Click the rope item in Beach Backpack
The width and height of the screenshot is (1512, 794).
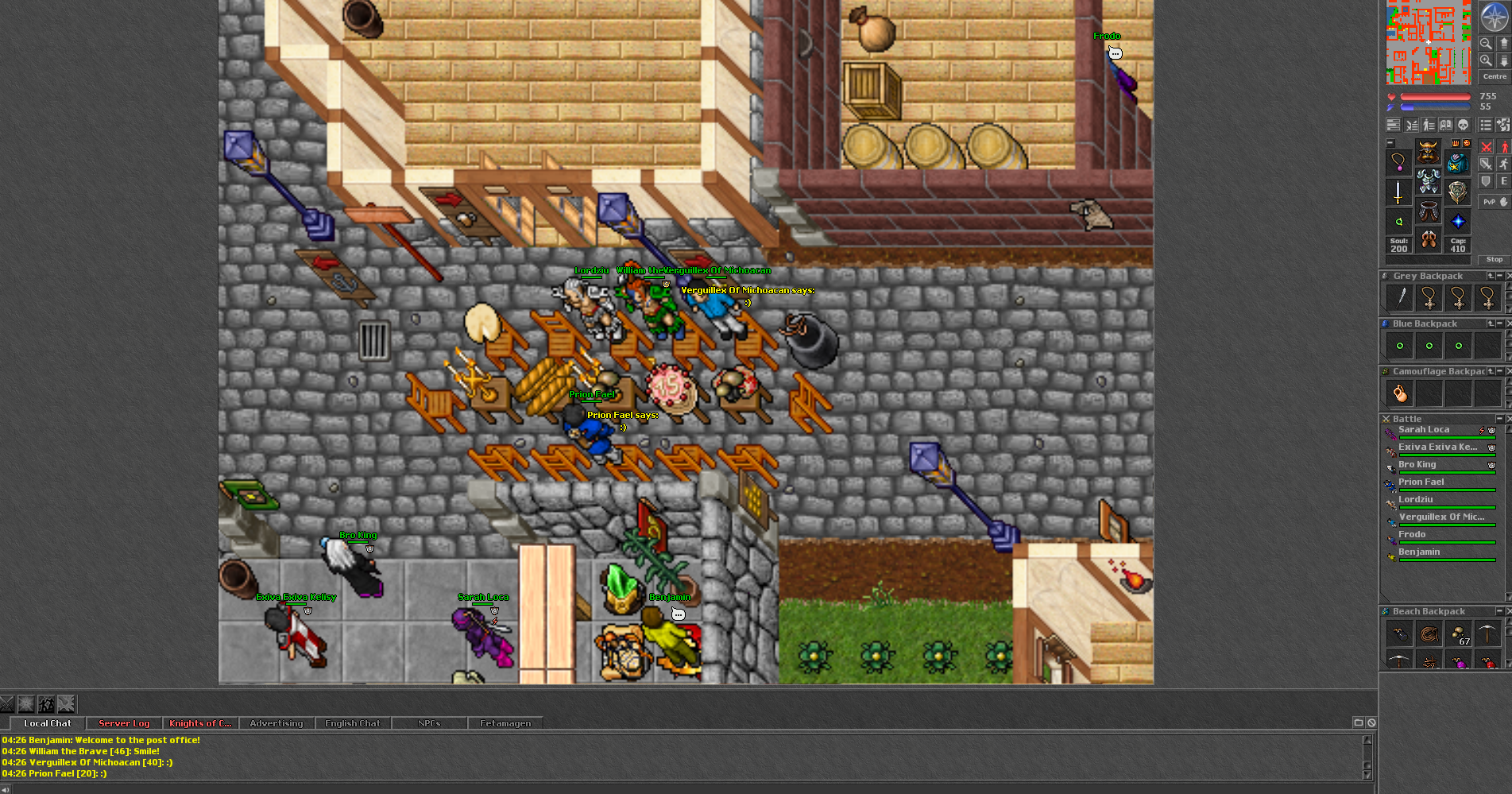point(1429,634)
